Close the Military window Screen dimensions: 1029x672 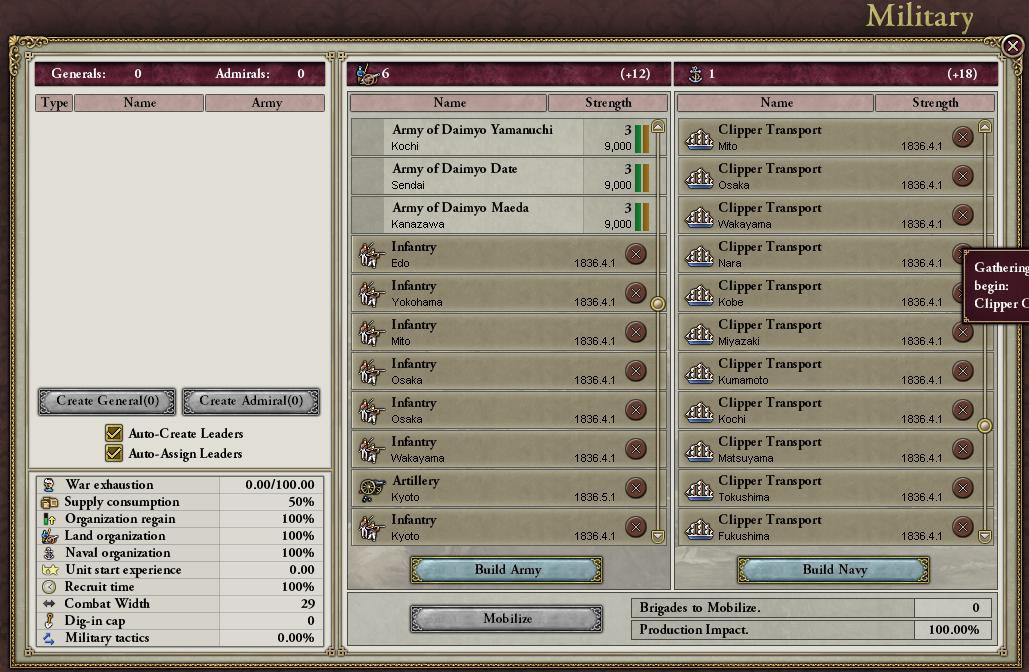point(1012,46)
